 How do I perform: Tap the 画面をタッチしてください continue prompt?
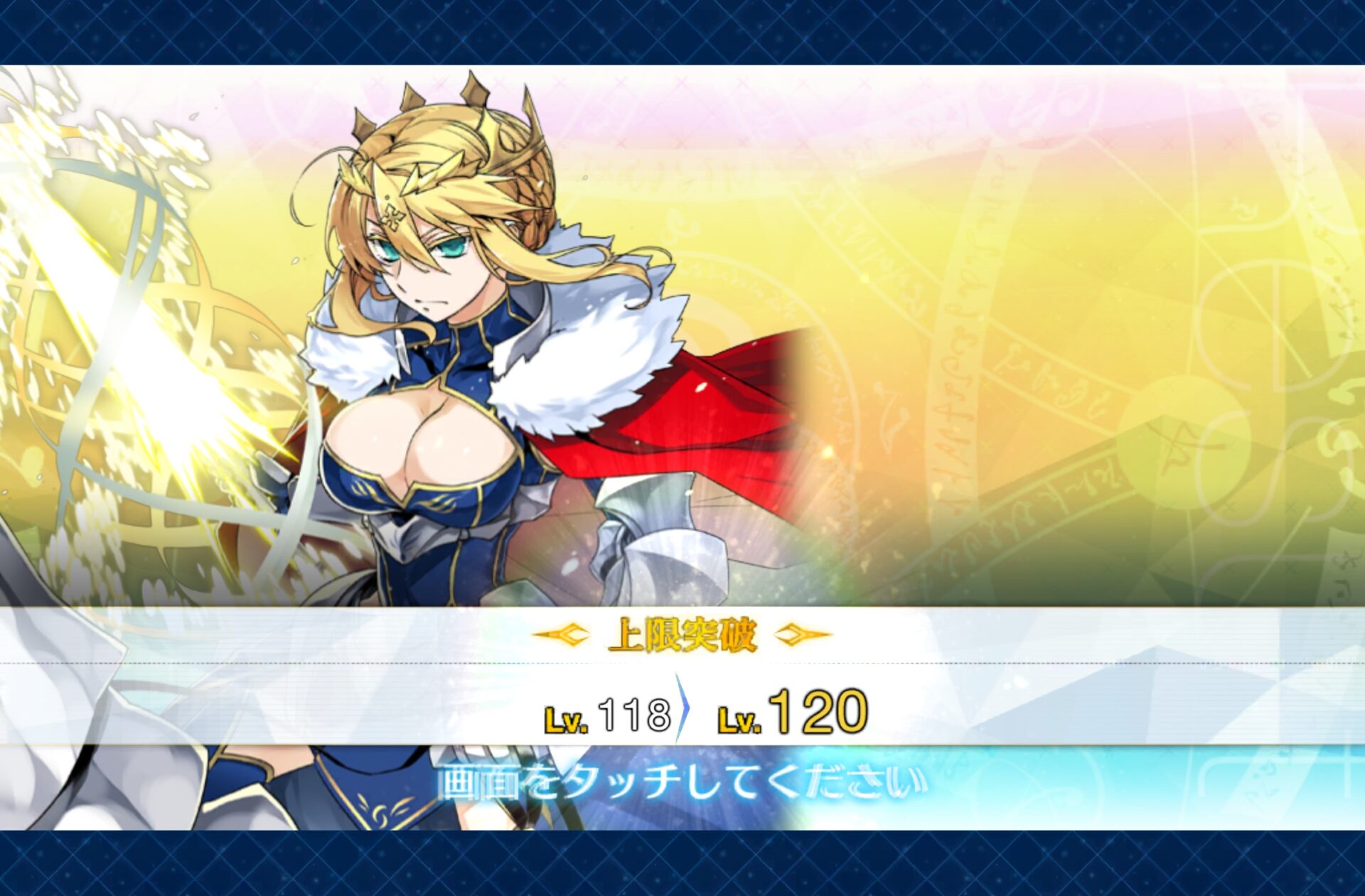click(x=682, y=782)
